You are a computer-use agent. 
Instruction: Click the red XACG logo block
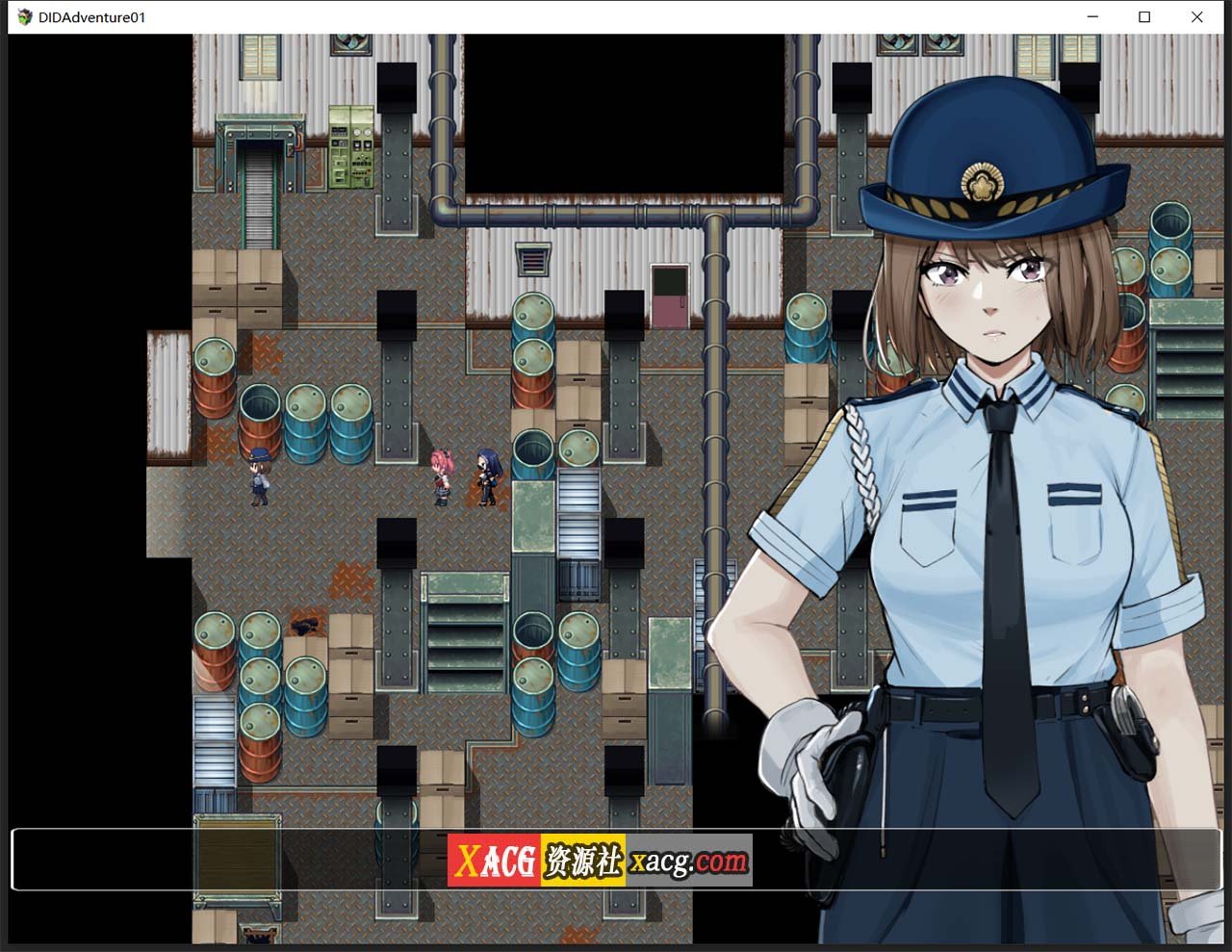point(496,860)
